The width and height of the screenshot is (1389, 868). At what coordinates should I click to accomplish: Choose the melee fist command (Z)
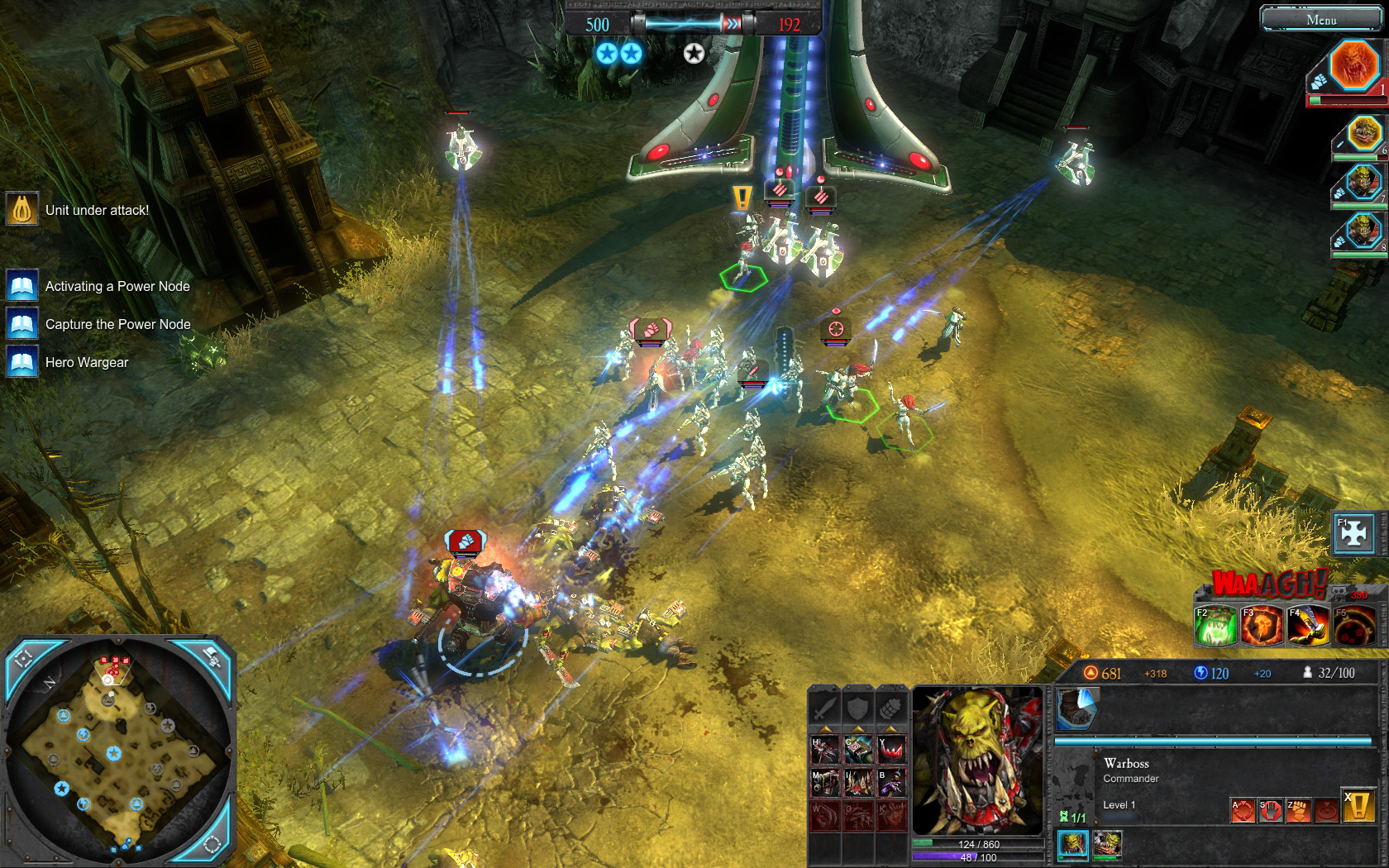tap(1298, 810)
